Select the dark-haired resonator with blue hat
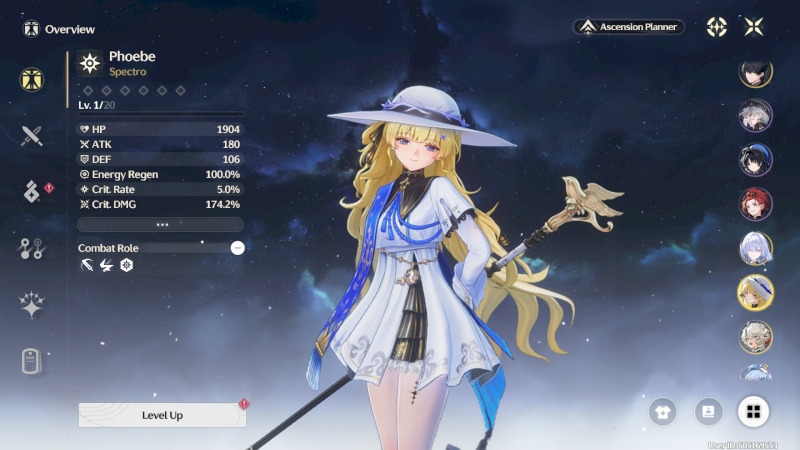The image size is (800, 450). point(755,159)
